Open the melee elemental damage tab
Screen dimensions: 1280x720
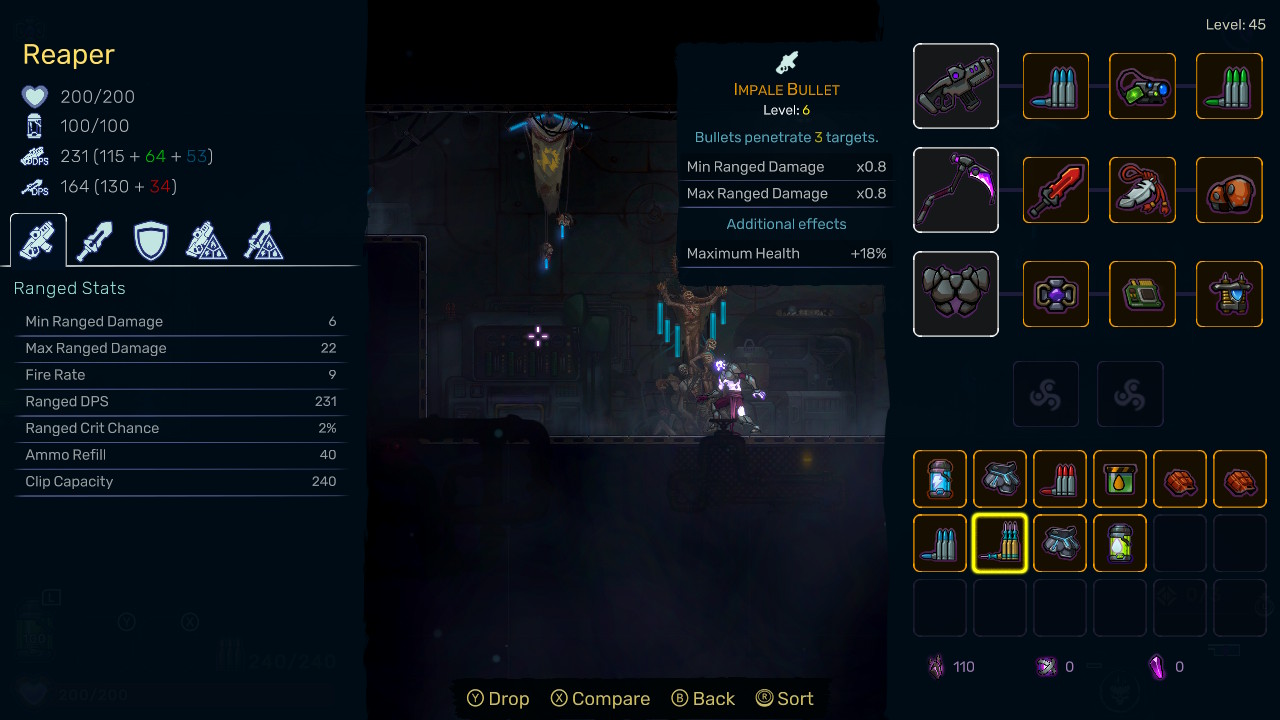point(263,241)
